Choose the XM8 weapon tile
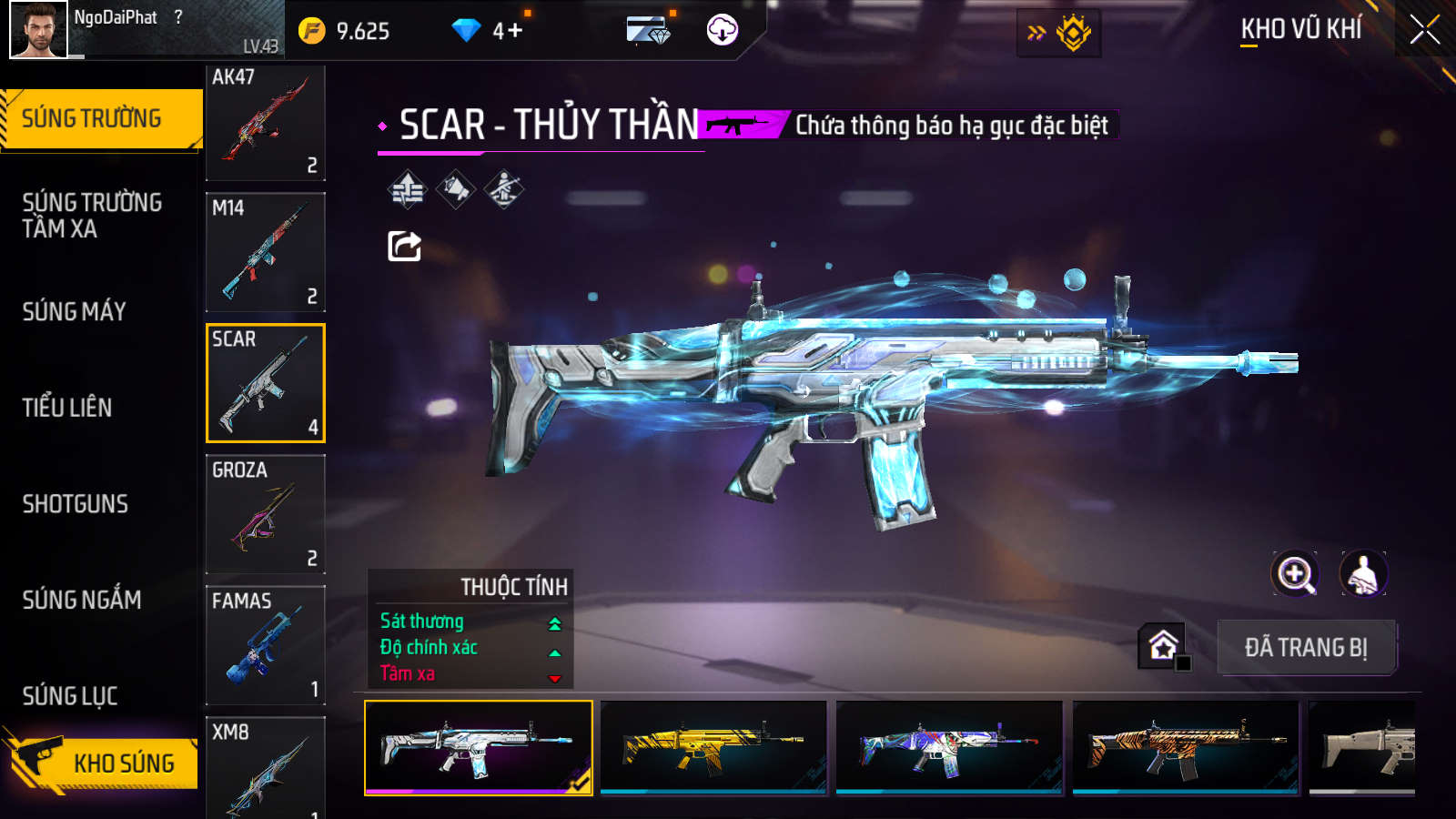This screenshot has width=1456, height=819. tap(266, 769)
